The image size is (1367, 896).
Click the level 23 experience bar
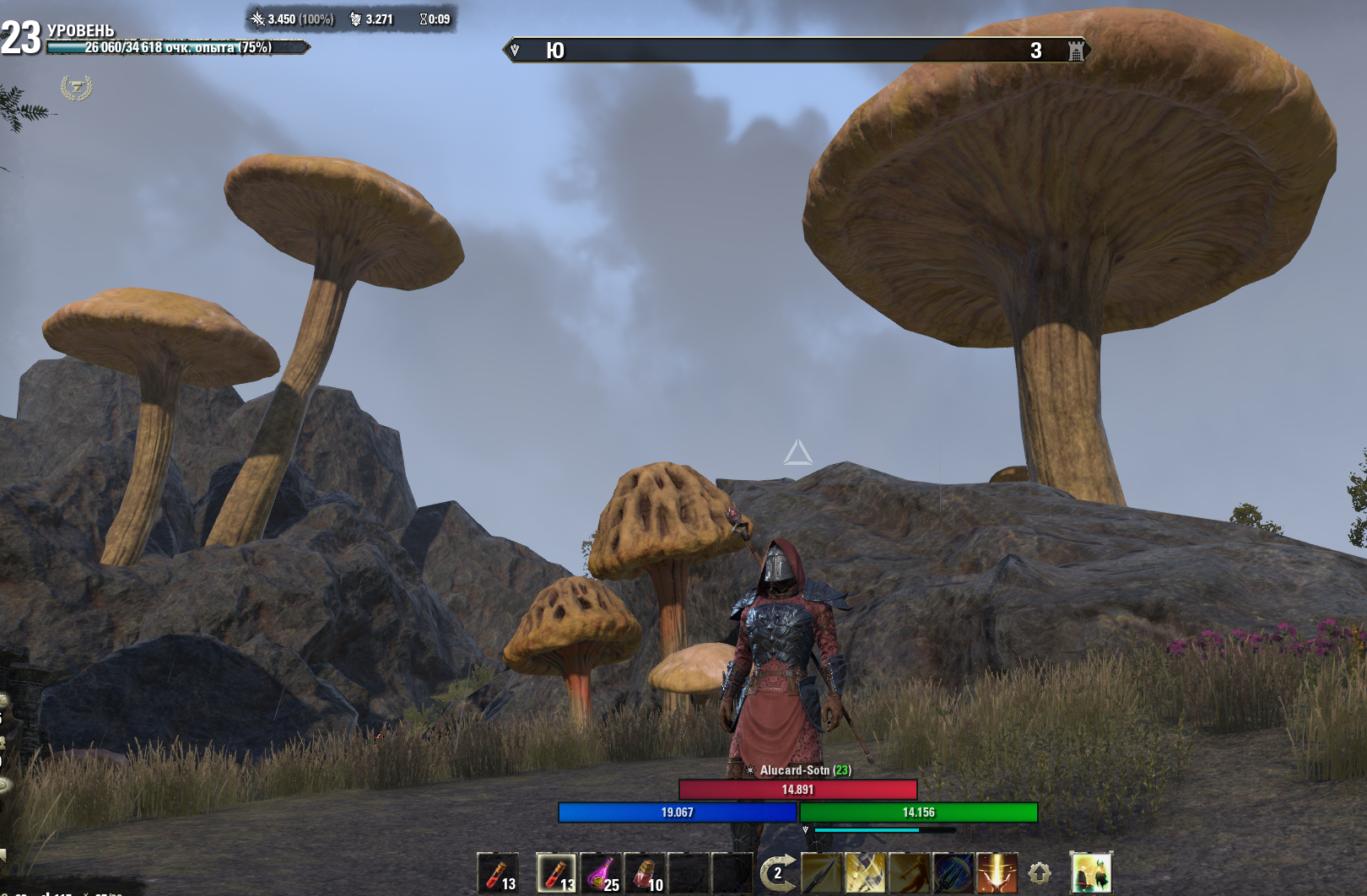coord(176,47)
